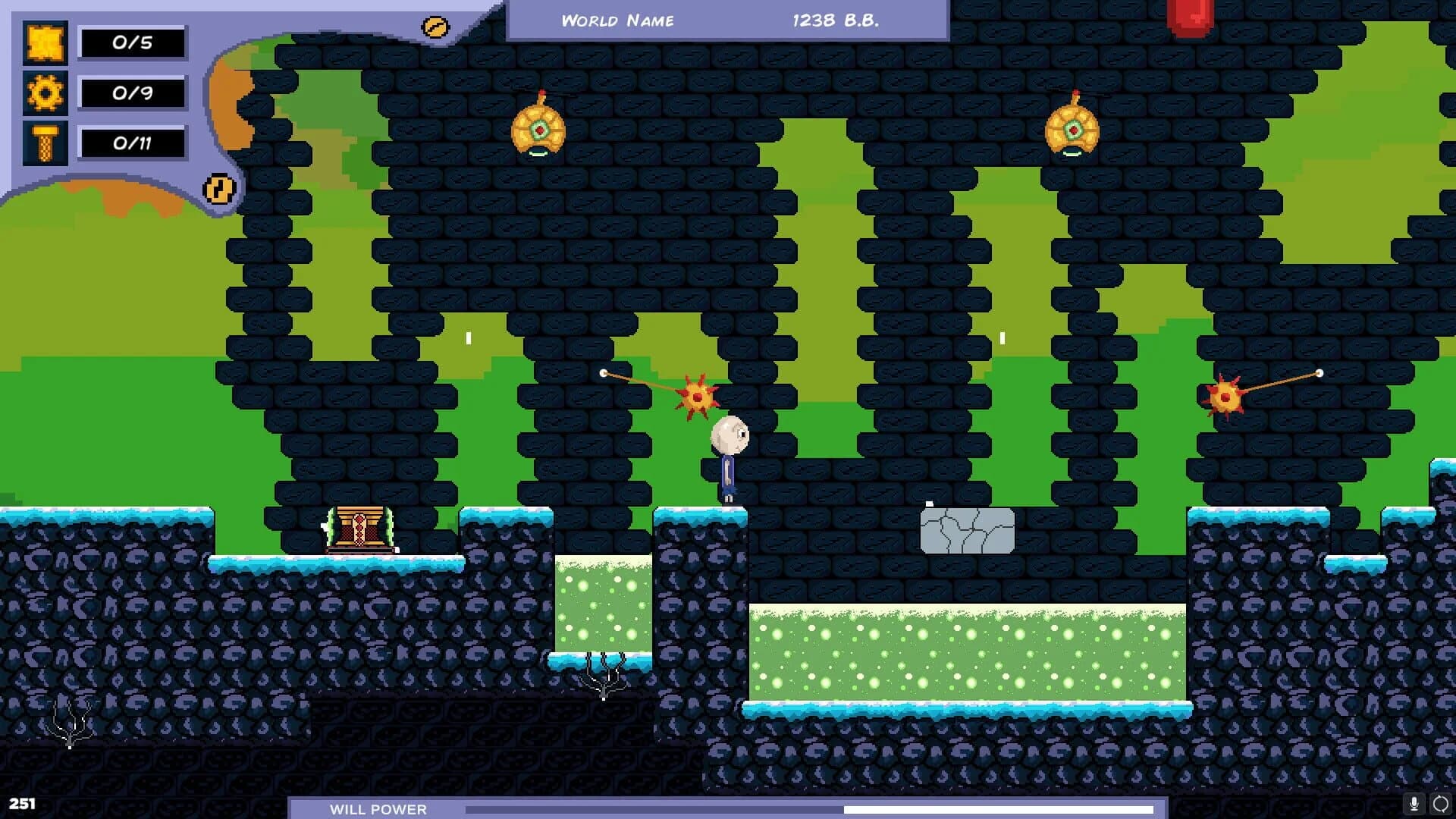Viewport: 1456px width, 819px height.
Task: Click the 251 score counter at bottom left
Action: [x=23, y=802]
